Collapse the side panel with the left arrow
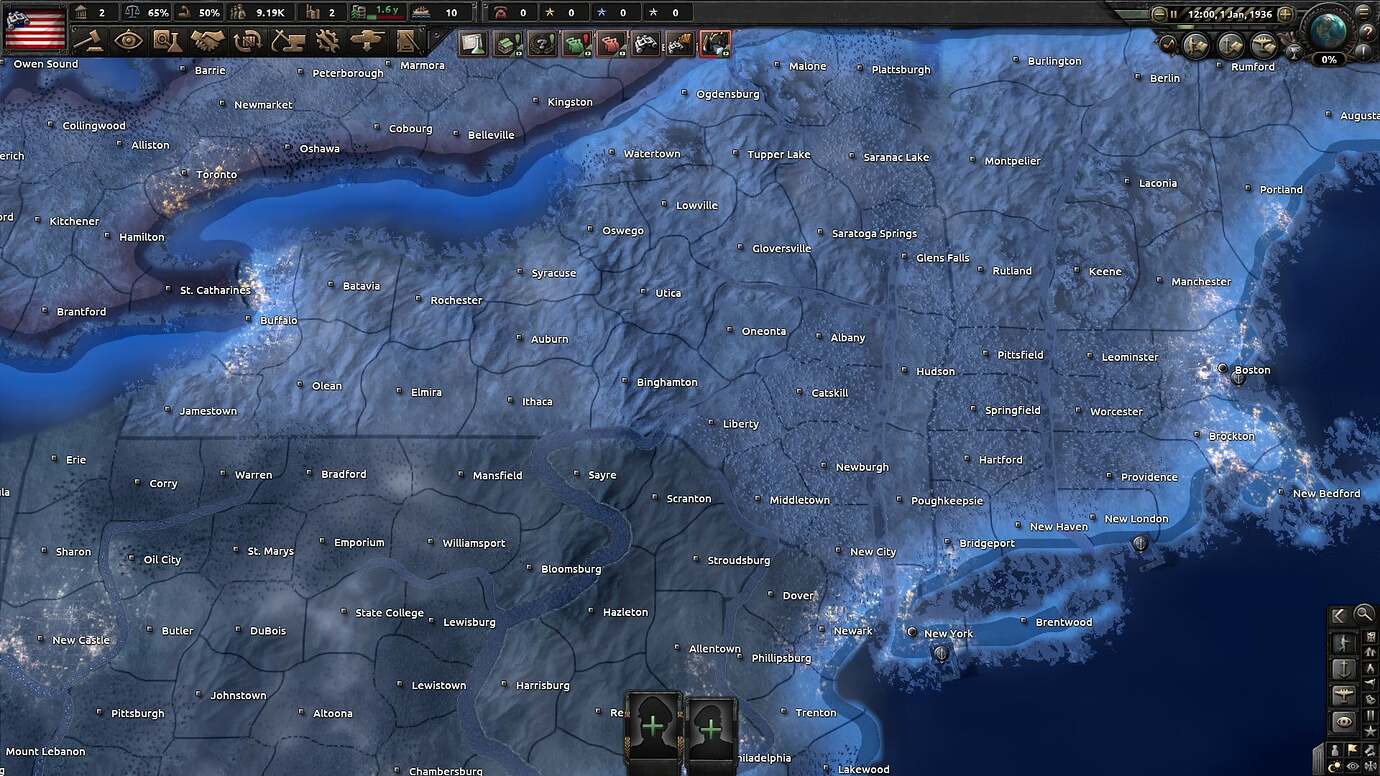1380x776 pixels. 1339,614
